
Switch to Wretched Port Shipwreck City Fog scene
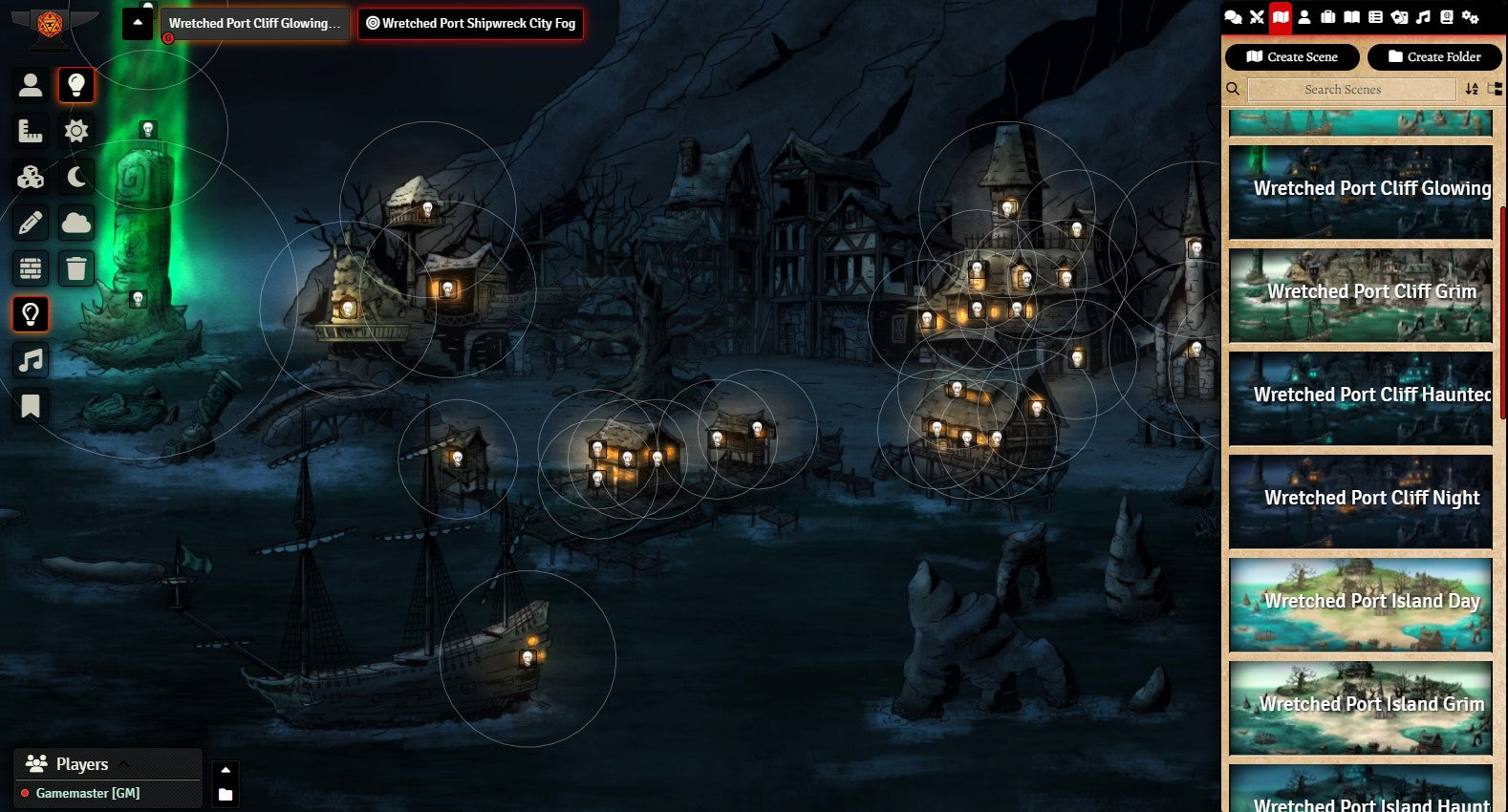(470, 24)
